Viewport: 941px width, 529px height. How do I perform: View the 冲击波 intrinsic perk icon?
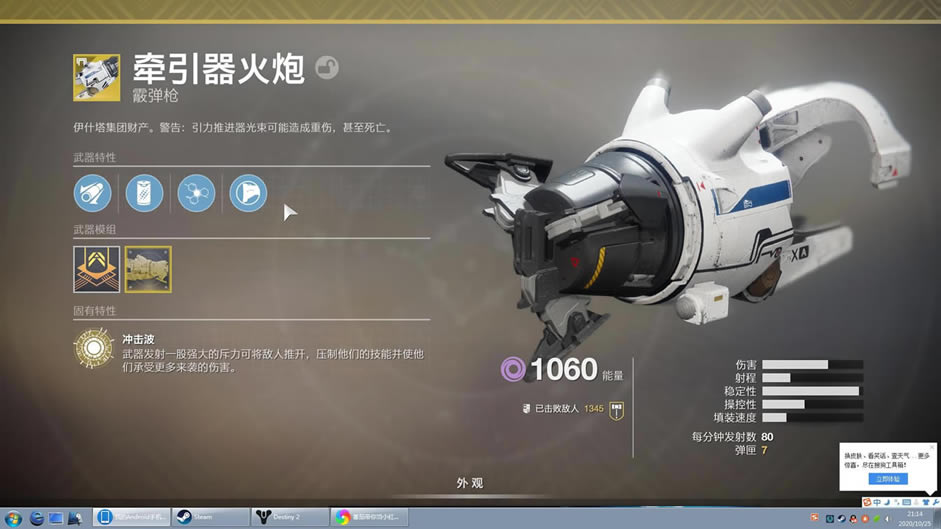coord(93,348)
